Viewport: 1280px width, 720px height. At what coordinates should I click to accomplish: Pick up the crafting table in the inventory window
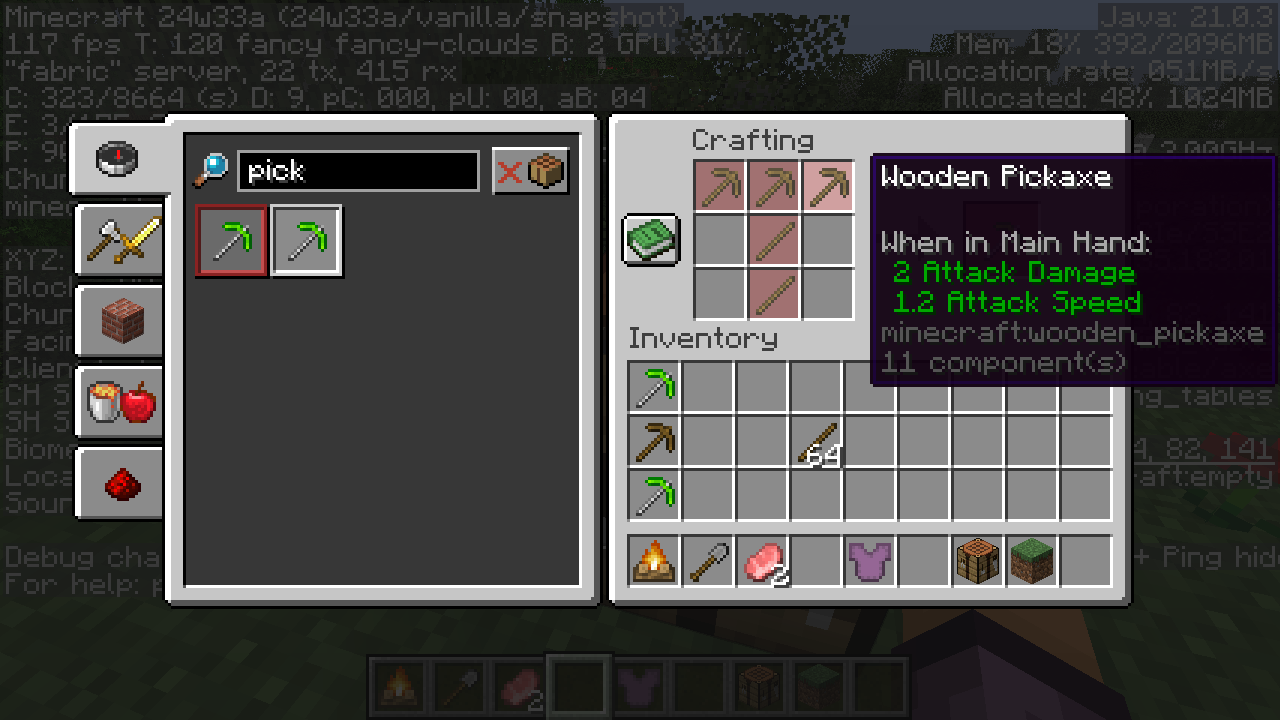point(978,560)
